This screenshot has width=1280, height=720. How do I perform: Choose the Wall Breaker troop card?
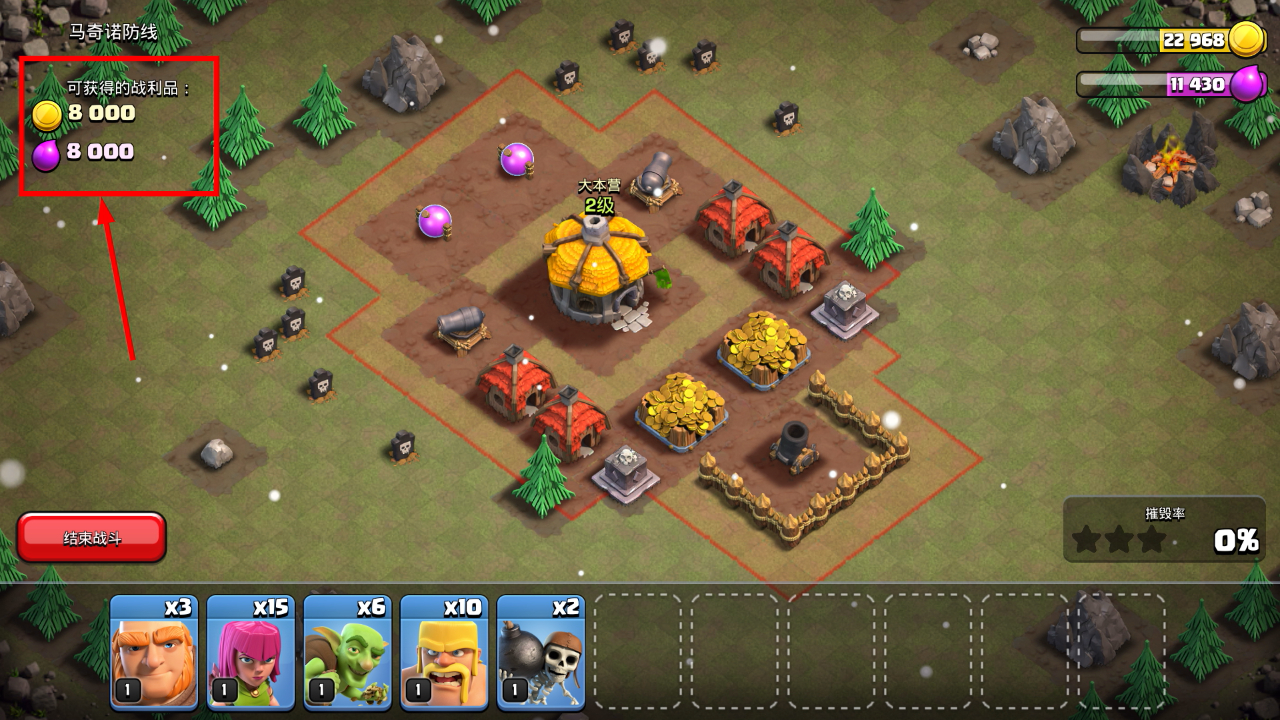coord(541,652)
